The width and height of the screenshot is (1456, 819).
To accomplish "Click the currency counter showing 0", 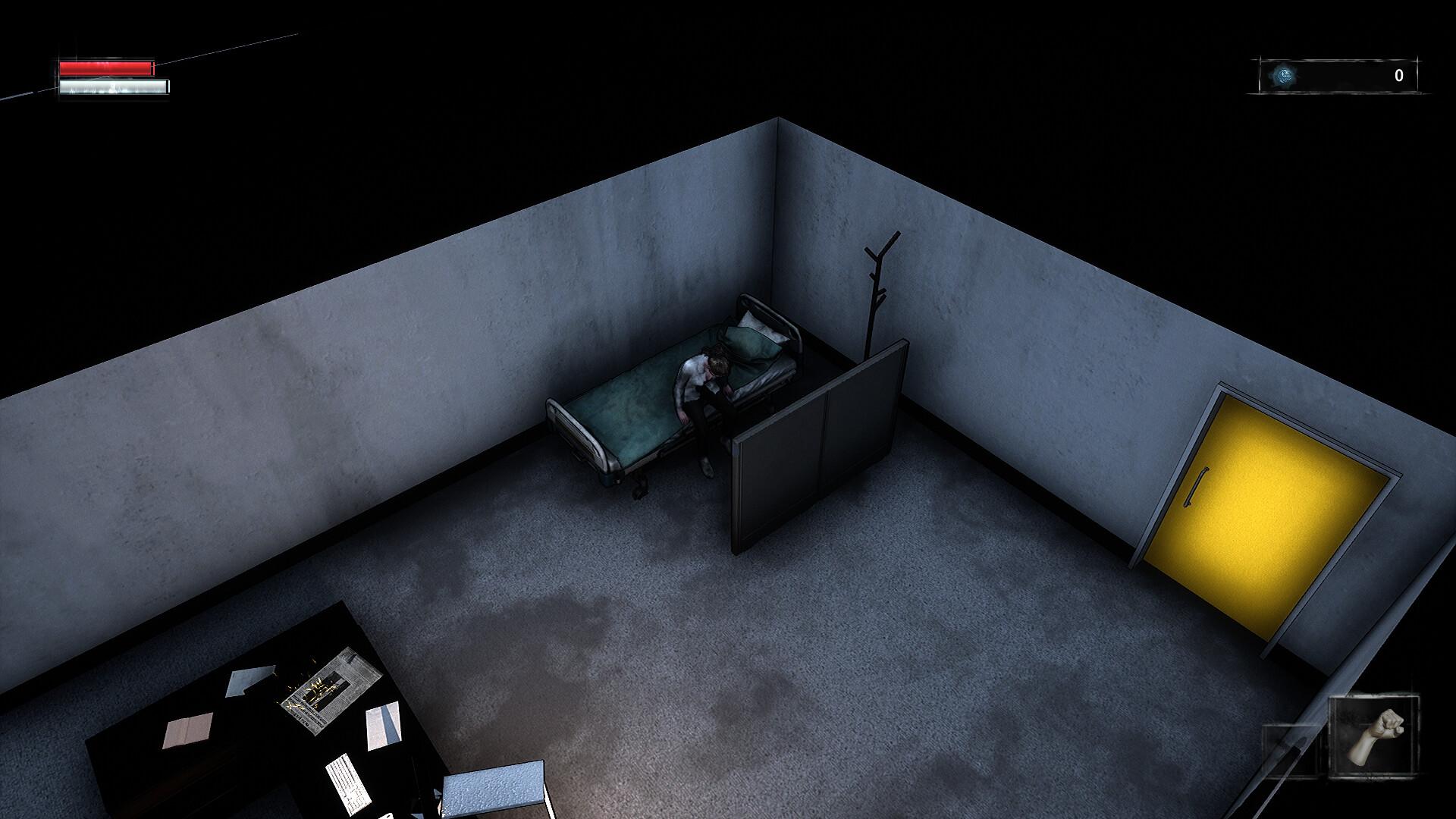I will click(1399, 74).
